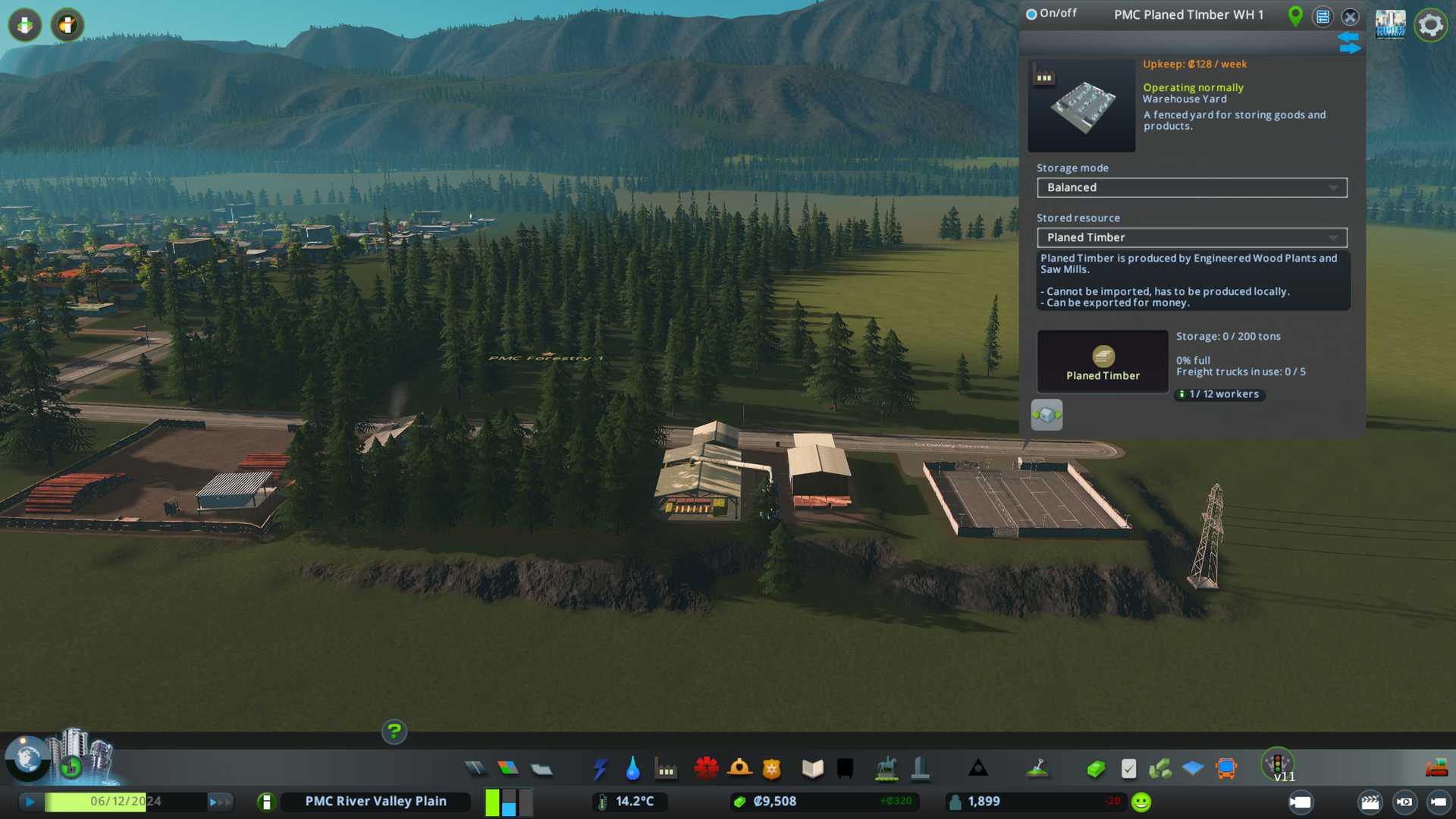Activate the bulldozer tool
This screenshot has height=819, width=1456.
(1436, 769)
